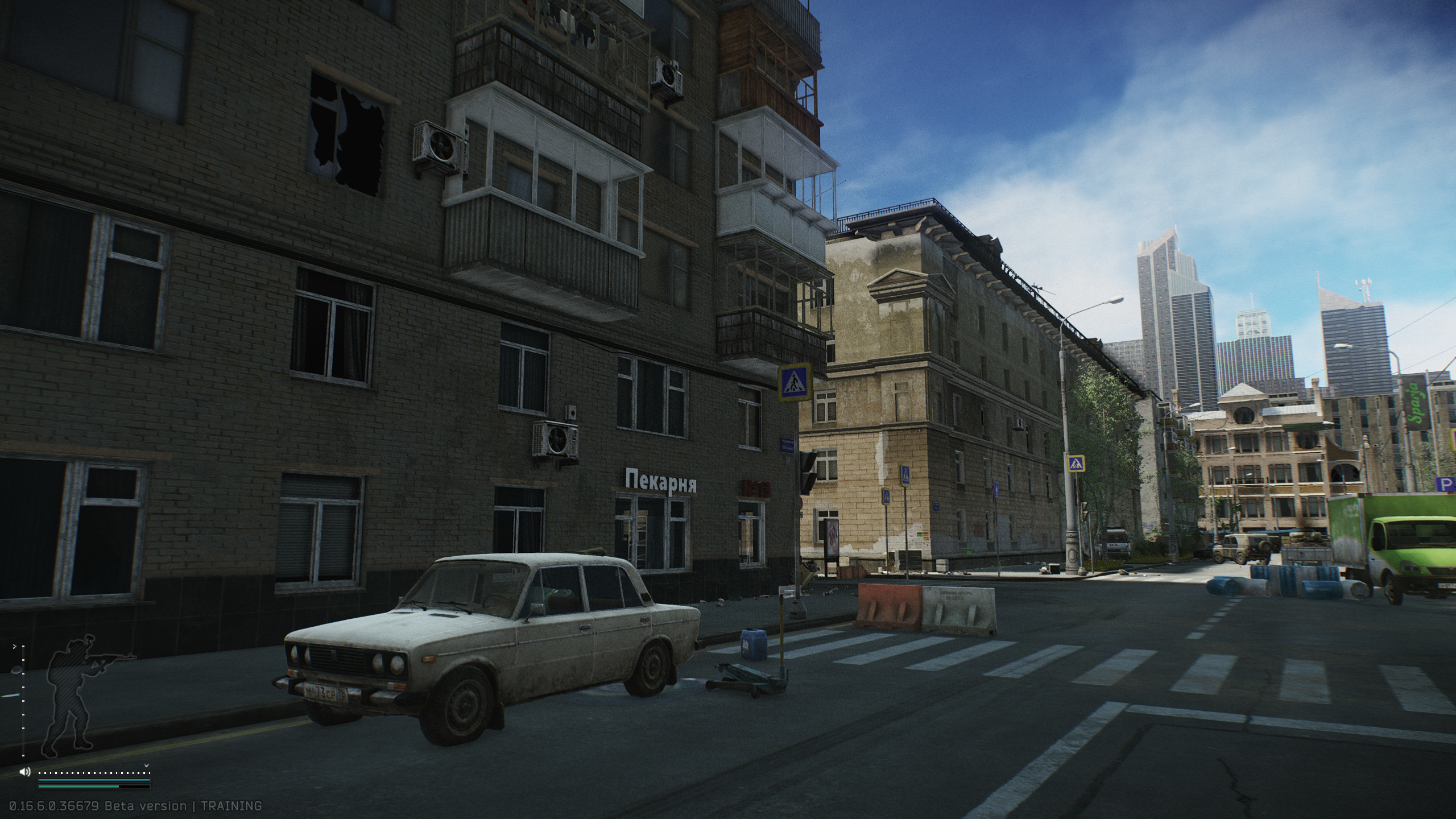Toggle the sound indicator dotted meter
Viewport: 1456px width, 819px height.
[94, 773]
